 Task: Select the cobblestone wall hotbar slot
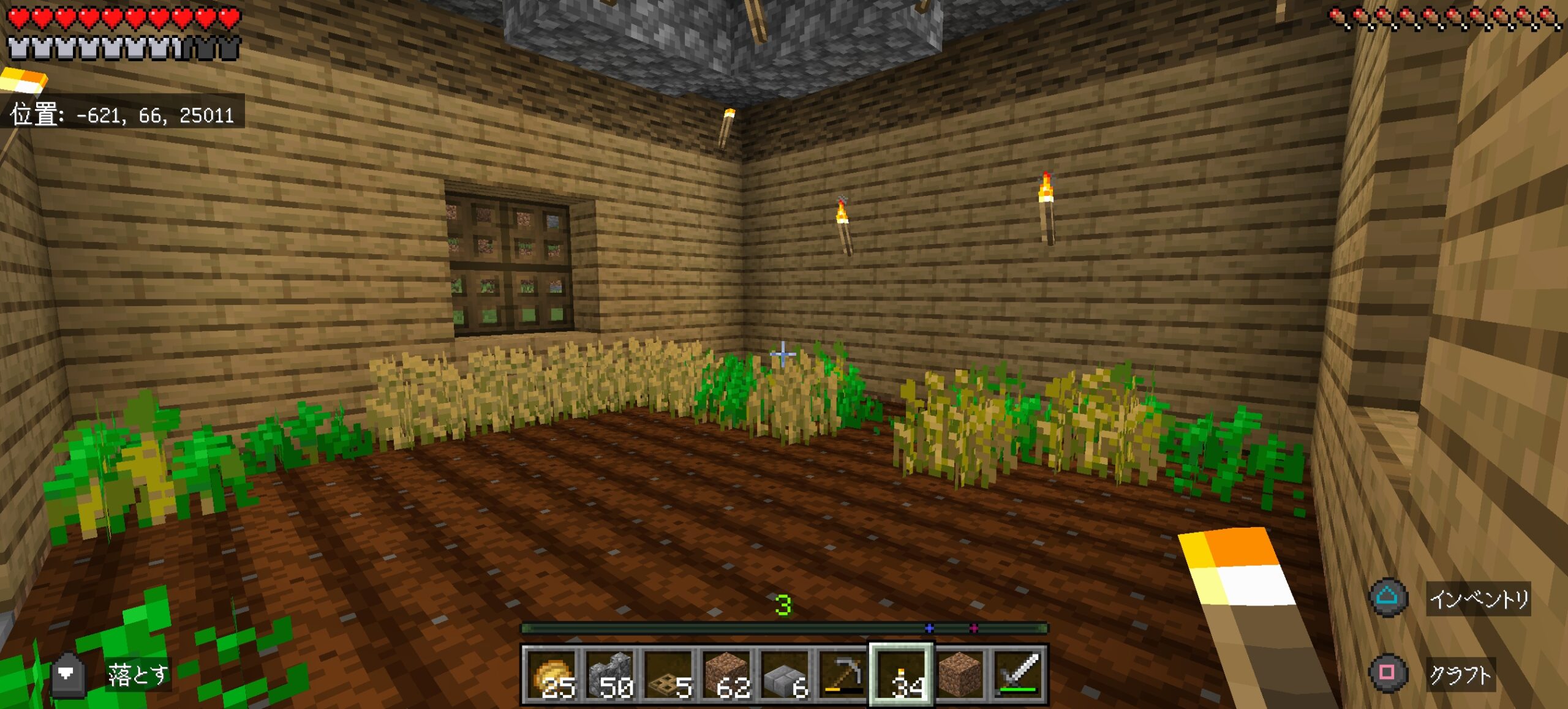click(x=609, y=674)
